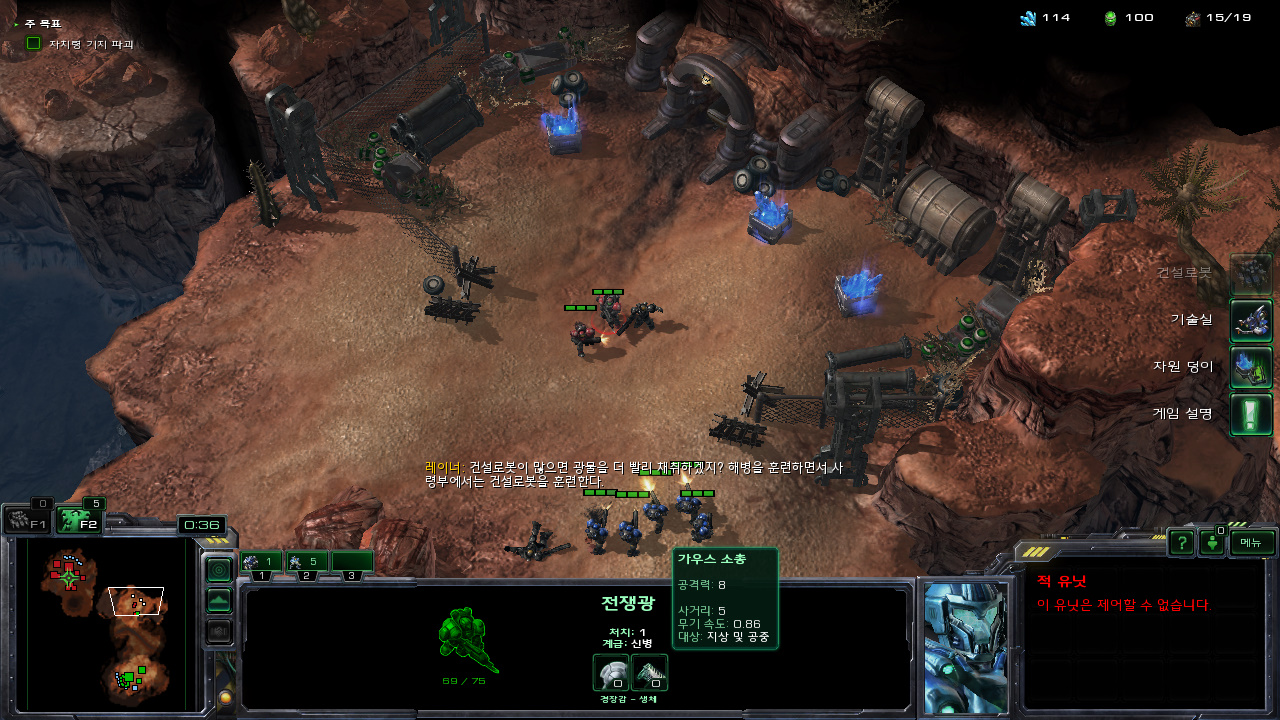
Task: Click the unit portrait
Action: tap(965, 645)
